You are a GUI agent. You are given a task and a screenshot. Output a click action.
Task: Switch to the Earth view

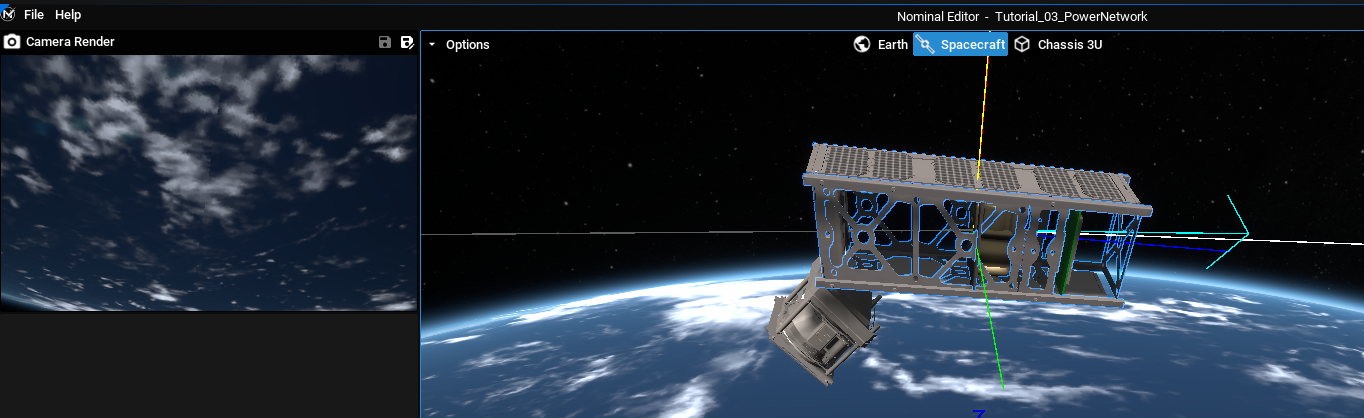[881, 45]
